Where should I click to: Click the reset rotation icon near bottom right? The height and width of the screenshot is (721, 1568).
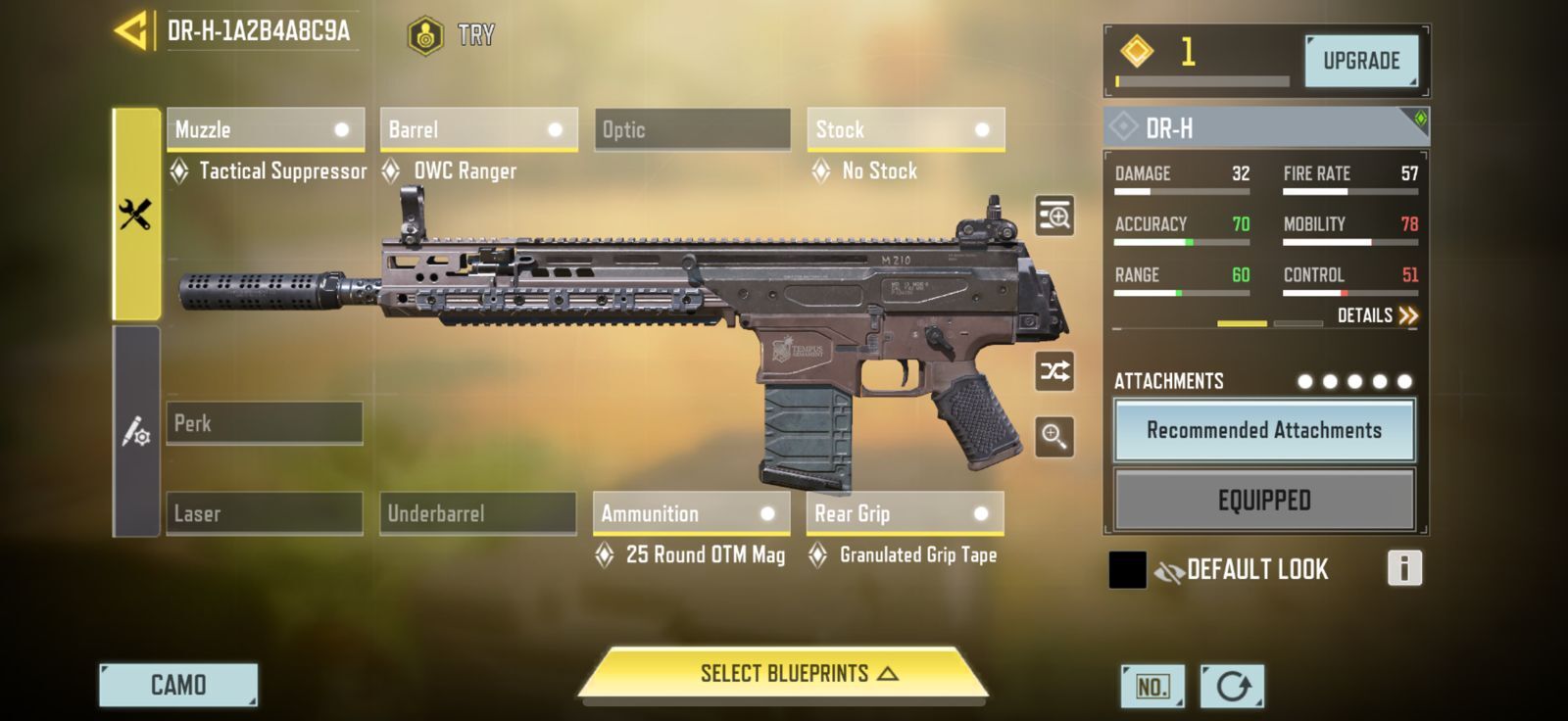(x=1232, y=686)
